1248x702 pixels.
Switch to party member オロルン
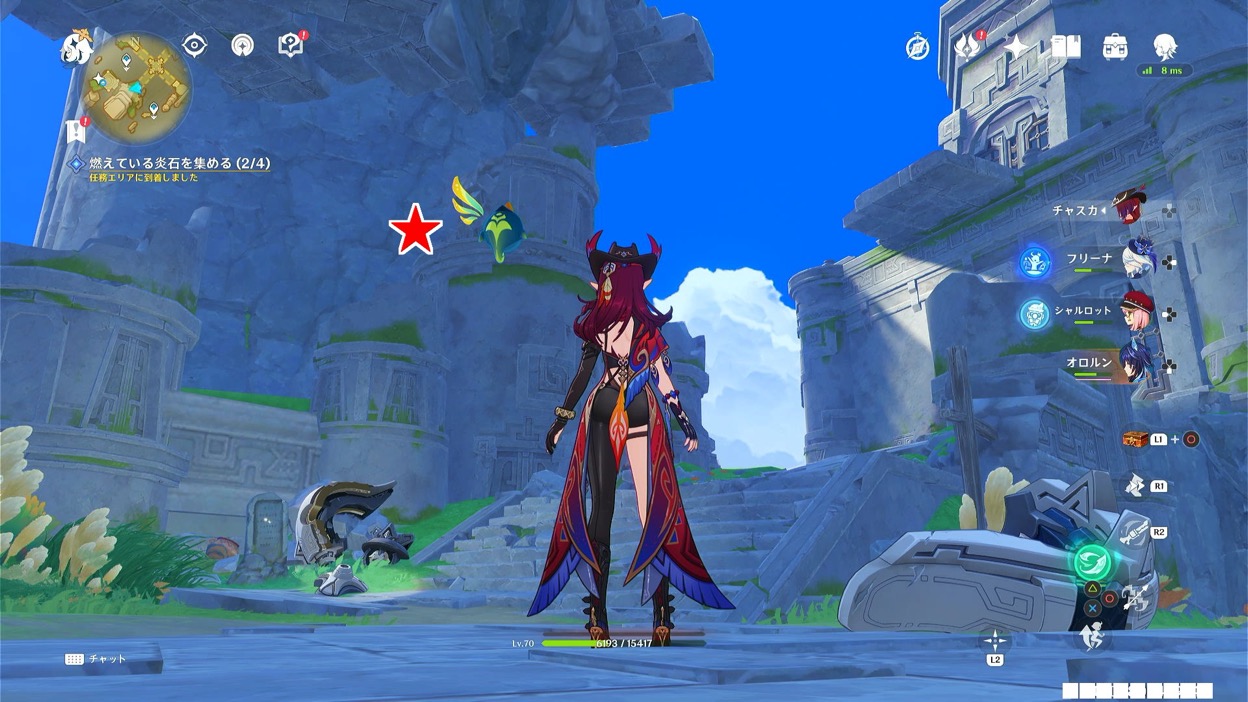tap(1139, 362)
